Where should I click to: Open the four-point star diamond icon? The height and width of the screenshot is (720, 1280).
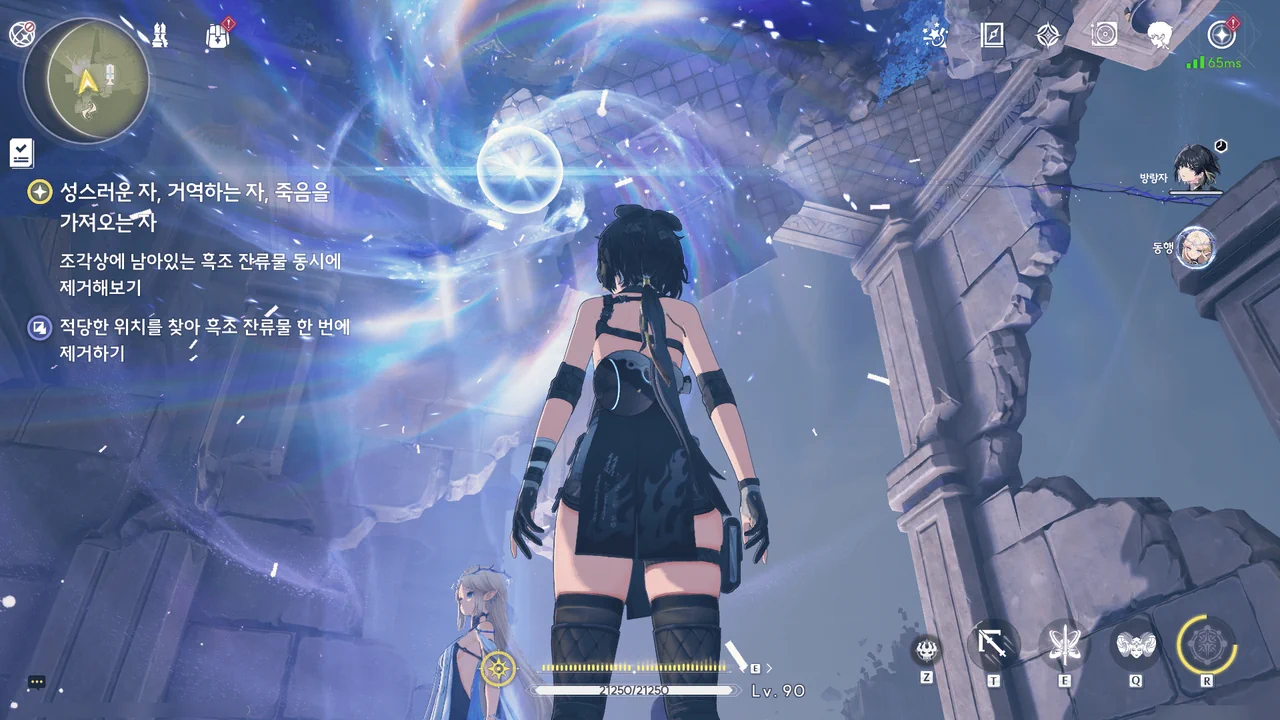pos(1048,36)
